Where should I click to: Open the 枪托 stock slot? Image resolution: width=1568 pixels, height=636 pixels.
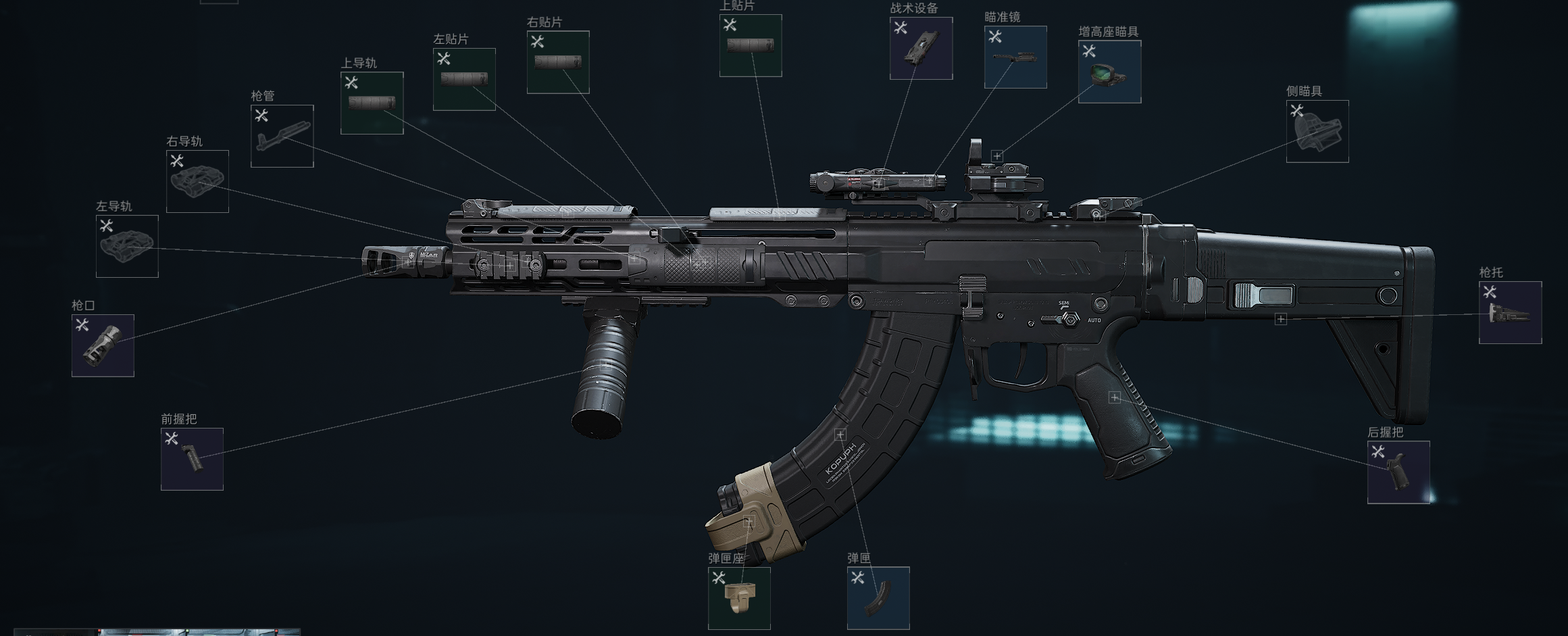pyautogui.click(x=1510, y=312)
